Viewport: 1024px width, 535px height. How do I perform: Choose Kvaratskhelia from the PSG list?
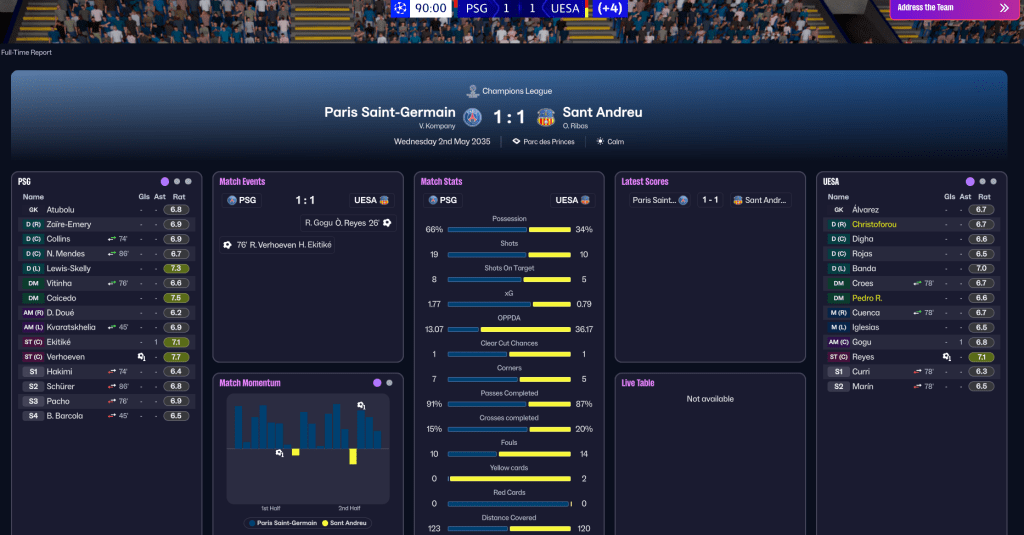coord(71,327)
